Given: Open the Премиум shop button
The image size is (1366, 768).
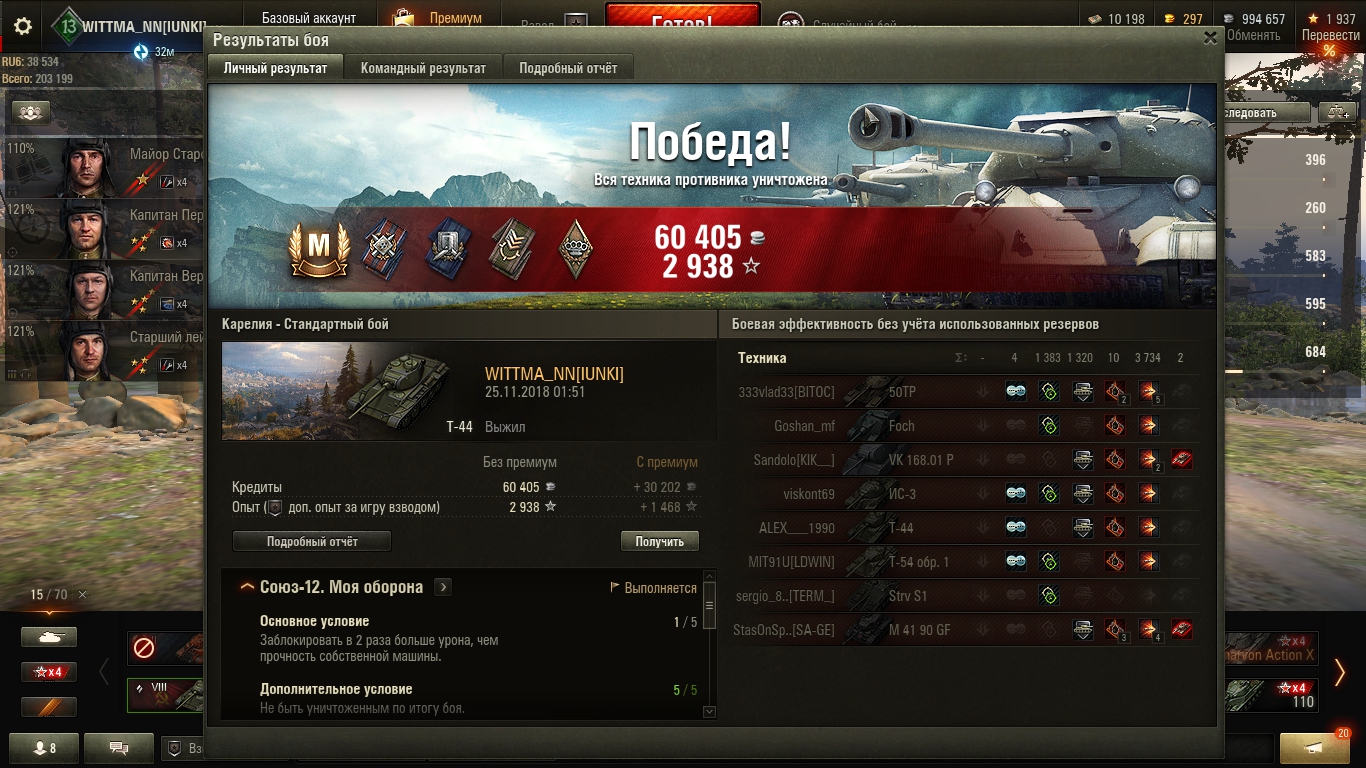Looking at the screenshot, I should (438, 18).
